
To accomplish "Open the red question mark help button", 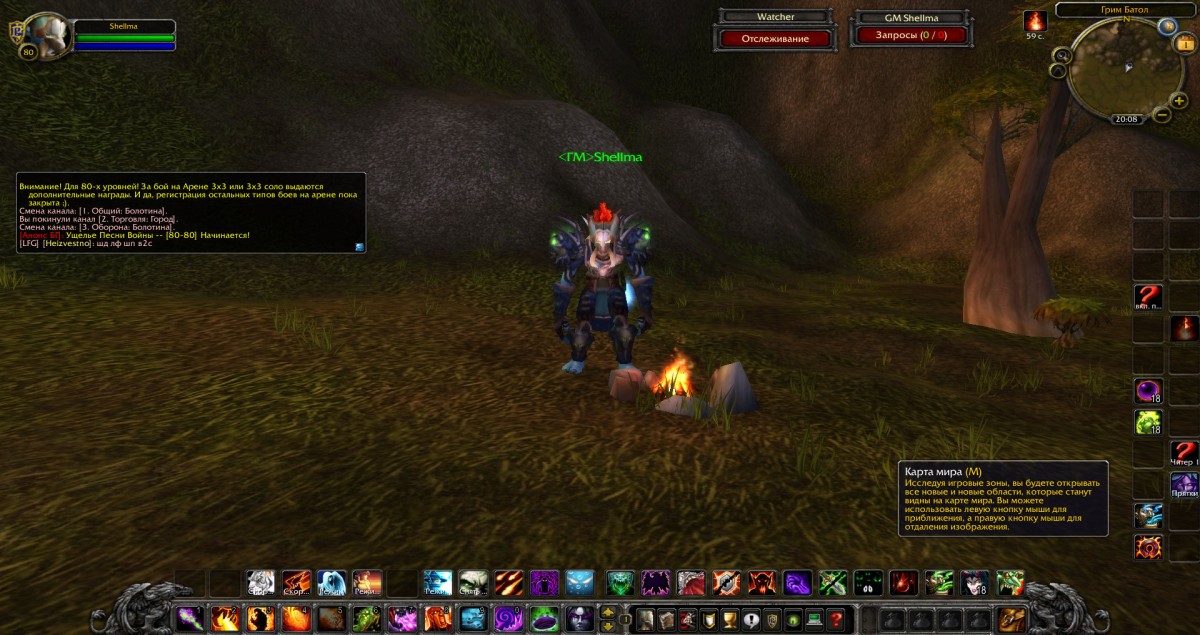I will 835,619.
